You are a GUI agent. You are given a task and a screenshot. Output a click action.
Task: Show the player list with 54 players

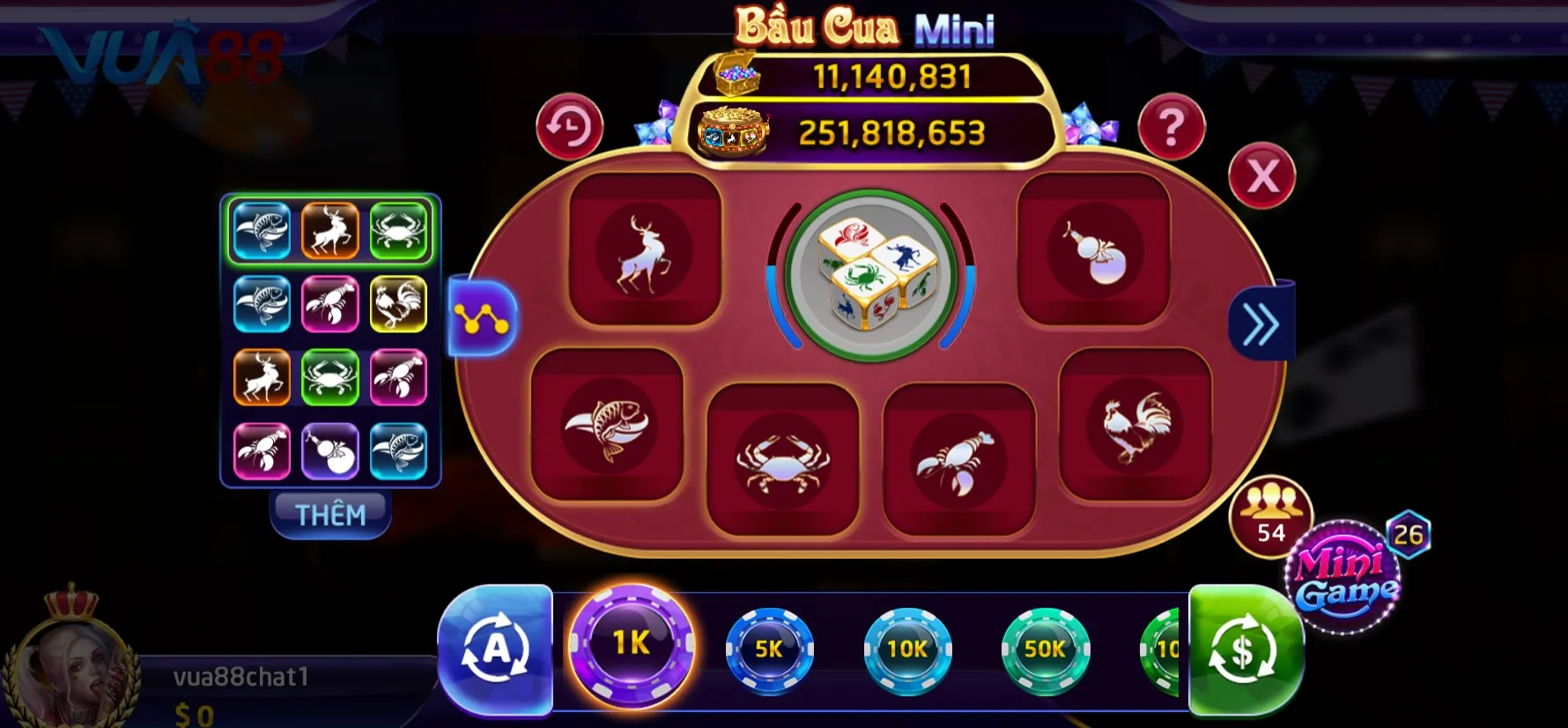coord(1270,516)
